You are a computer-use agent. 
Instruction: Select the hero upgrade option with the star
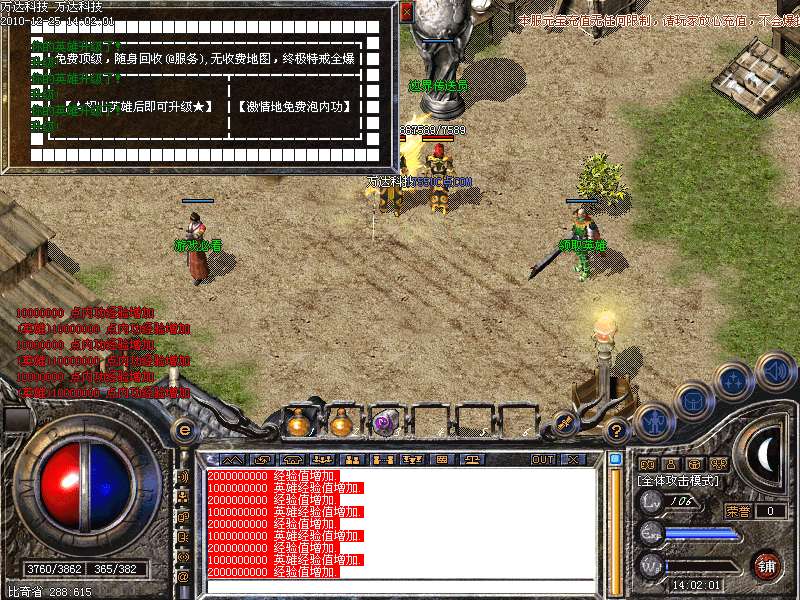click(138, 106)
